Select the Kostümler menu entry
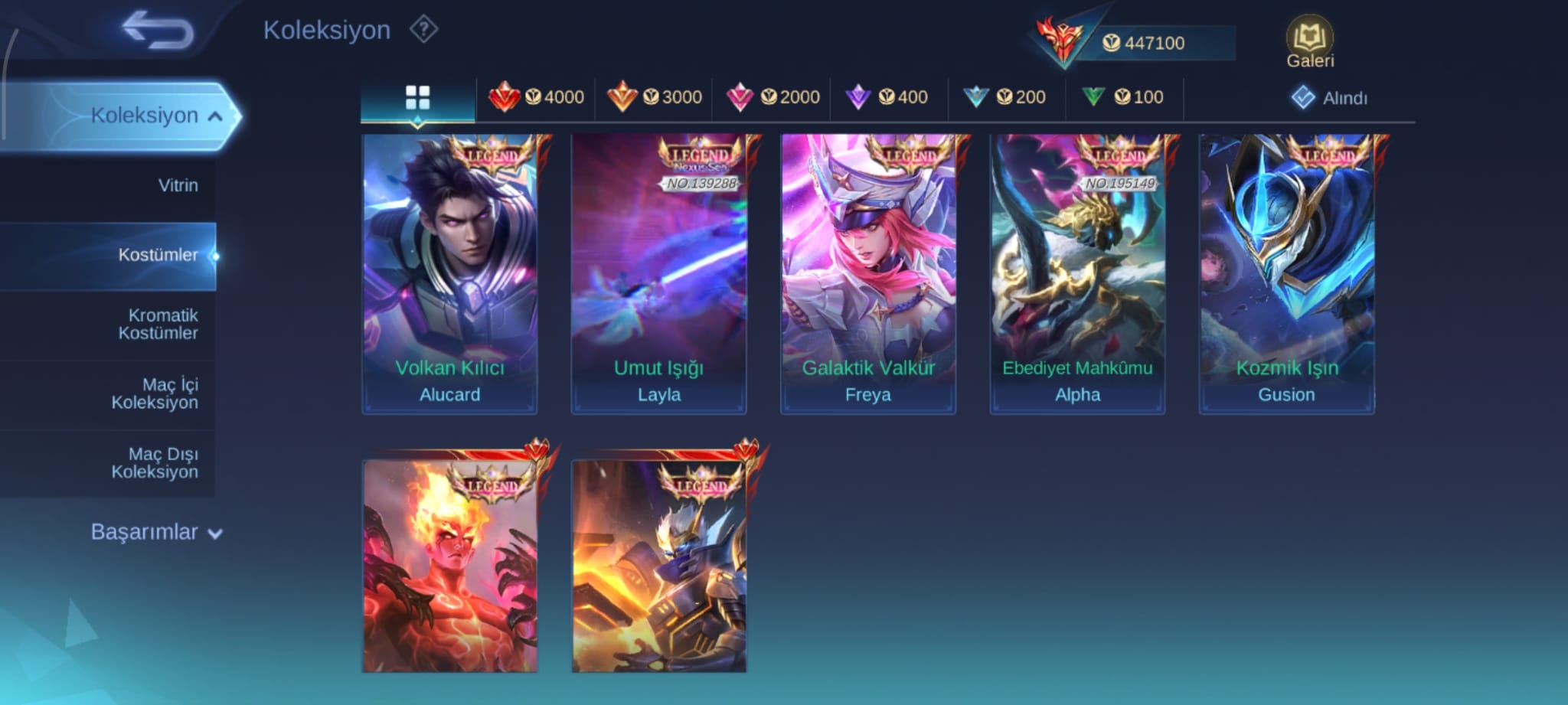The width and height of the screenshot is (1568, 705). coord(158,255)
